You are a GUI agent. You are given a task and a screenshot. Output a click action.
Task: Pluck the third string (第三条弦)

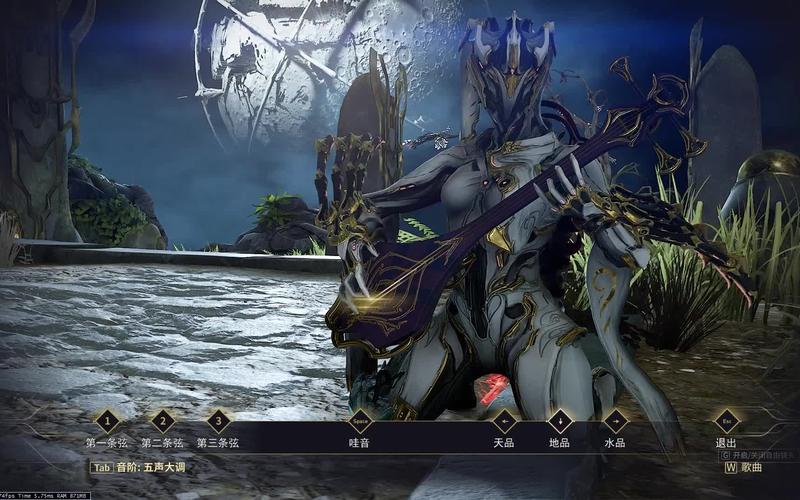coord(218,422)
